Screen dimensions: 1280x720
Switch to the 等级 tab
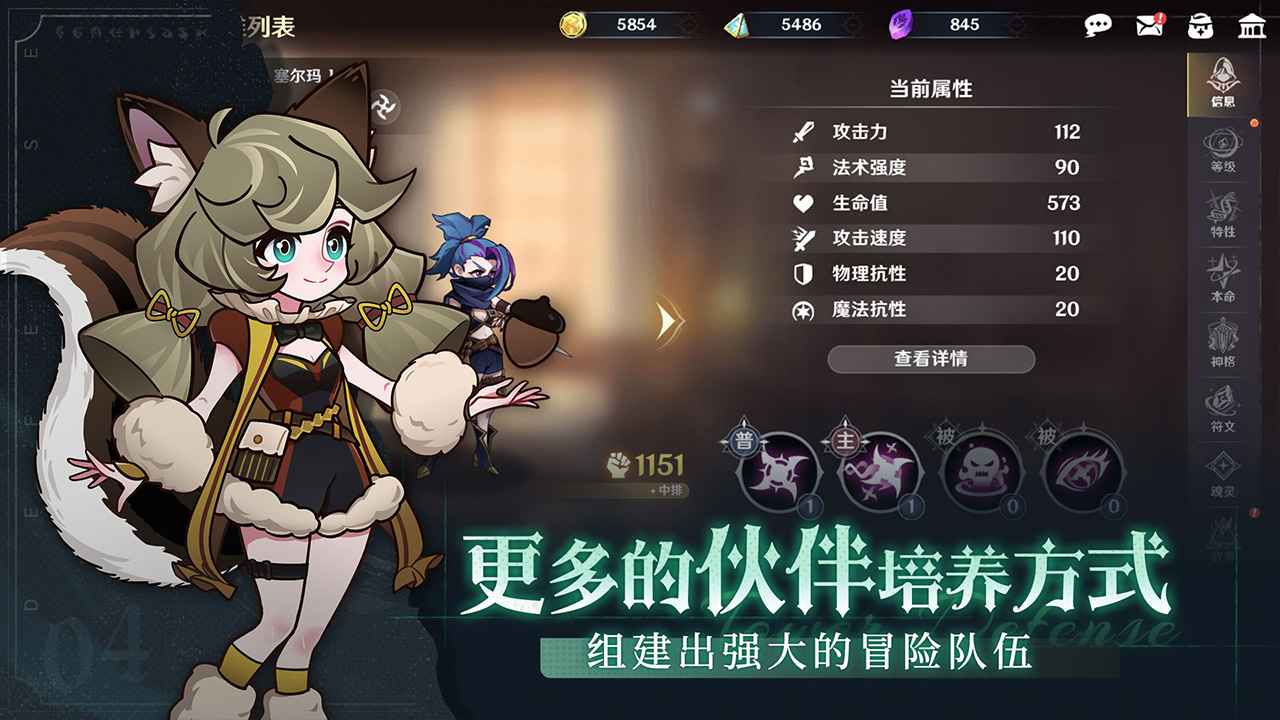coord(1222,152)
